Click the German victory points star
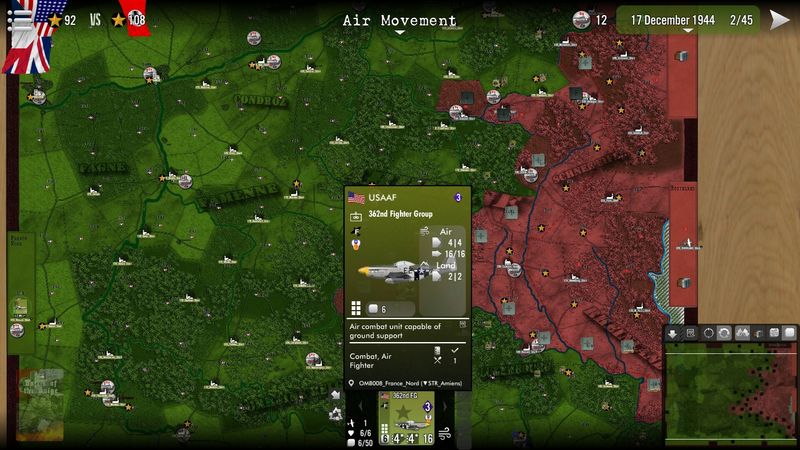 119,20
